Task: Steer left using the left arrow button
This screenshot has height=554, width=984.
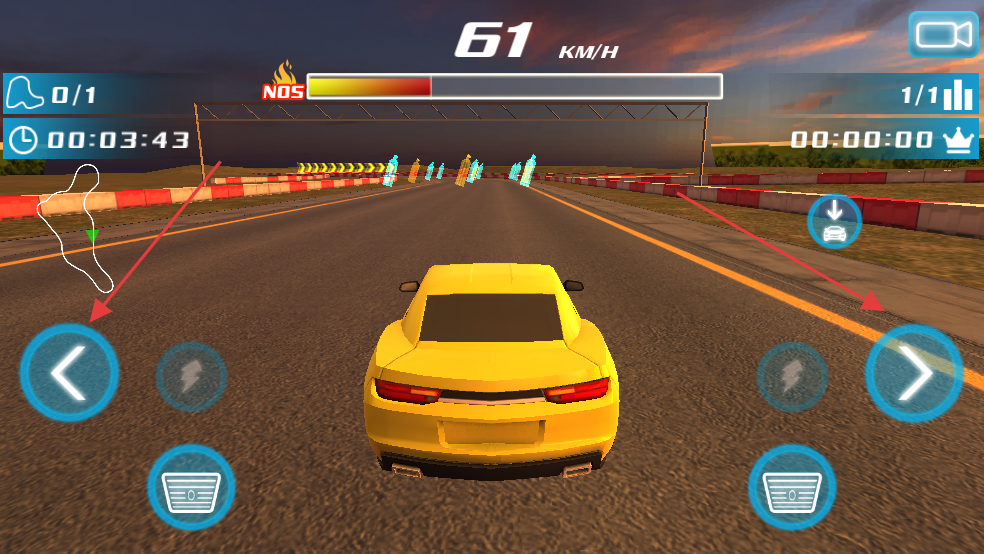Action: coord(69,373)
